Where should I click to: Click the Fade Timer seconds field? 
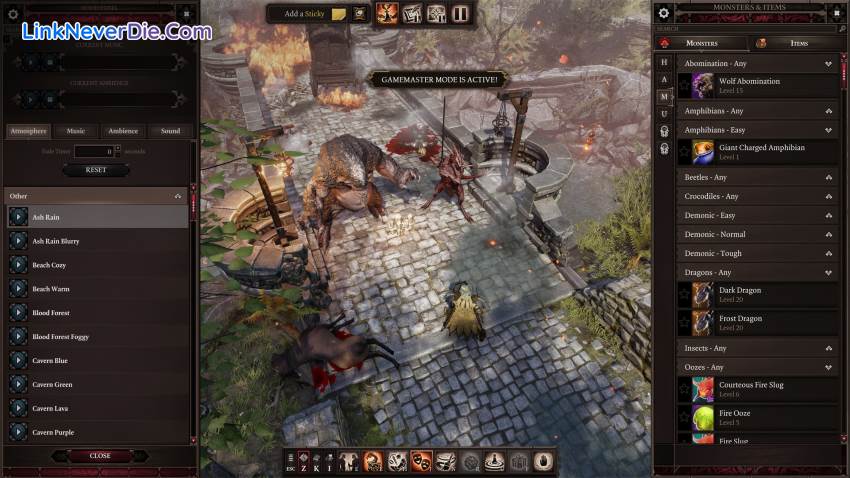96,151
